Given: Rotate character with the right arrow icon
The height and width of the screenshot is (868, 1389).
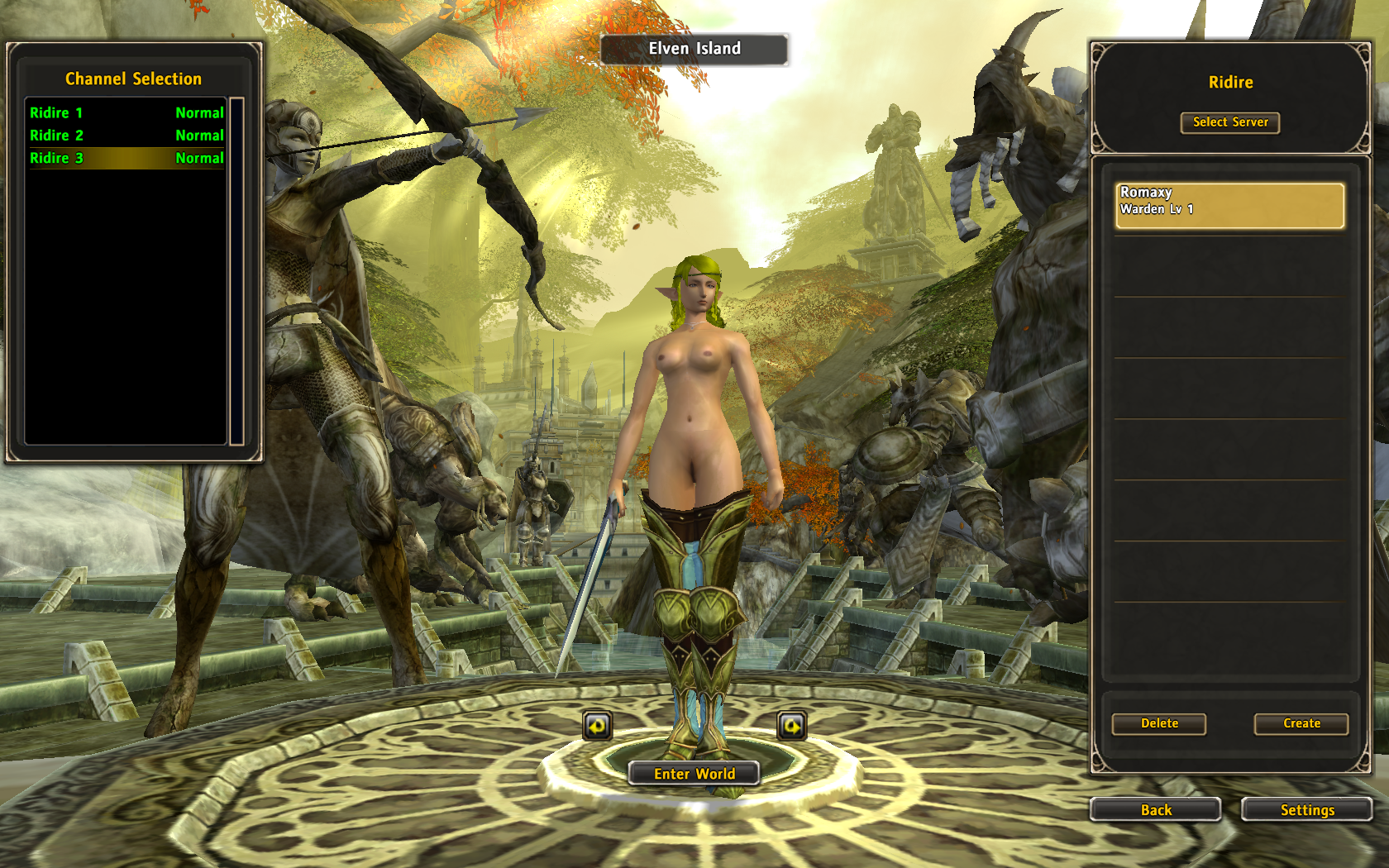Looking at the screenshot, I should point(791,726).
